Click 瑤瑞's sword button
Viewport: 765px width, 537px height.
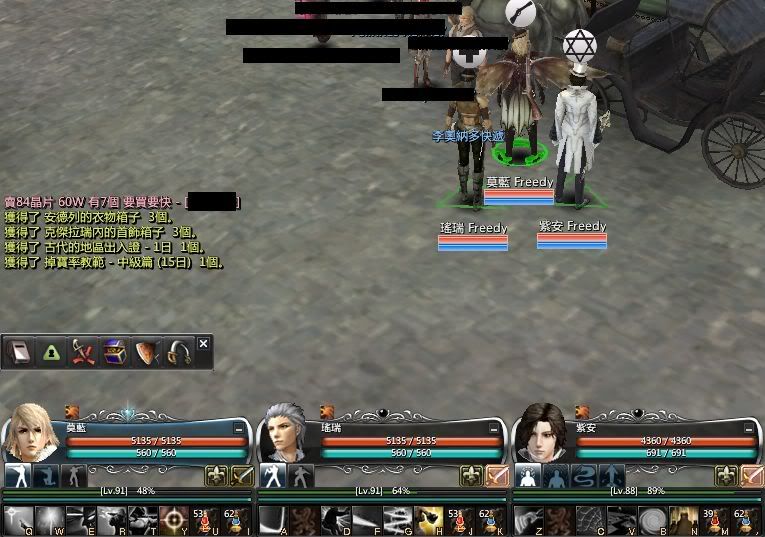(x=497, y=476)
